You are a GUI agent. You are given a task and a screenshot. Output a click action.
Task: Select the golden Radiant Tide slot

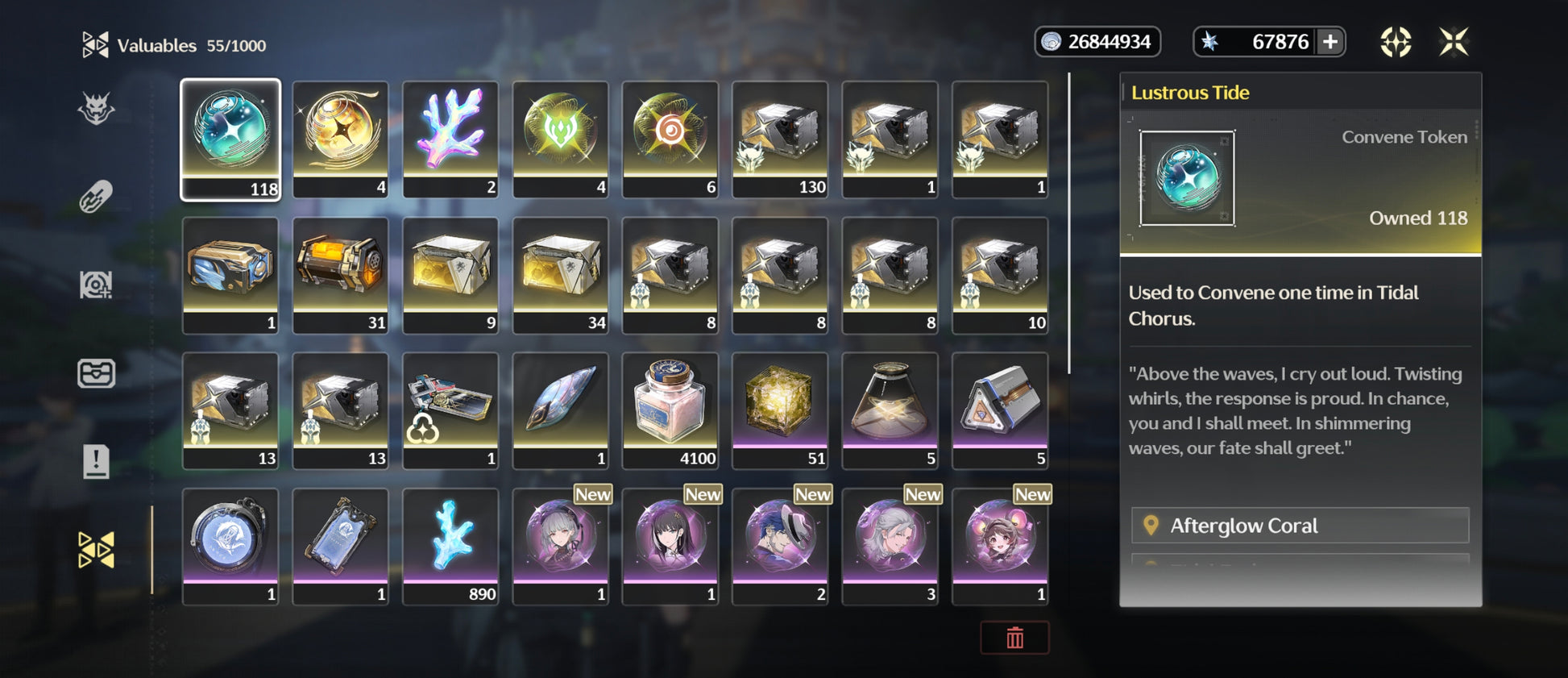tap(340, 139)
